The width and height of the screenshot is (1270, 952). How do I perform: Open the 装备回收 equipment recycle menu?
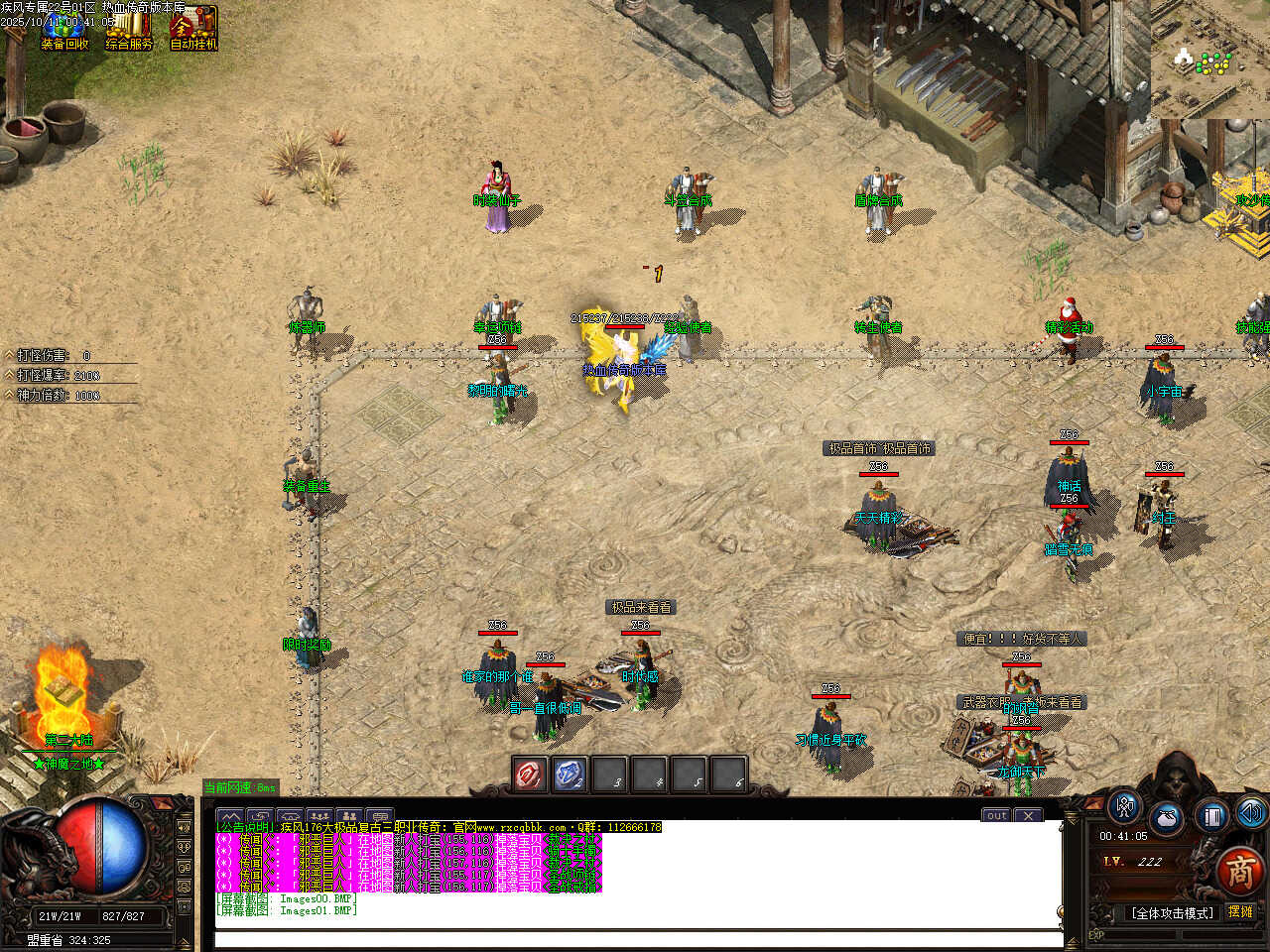coord(63,30)
